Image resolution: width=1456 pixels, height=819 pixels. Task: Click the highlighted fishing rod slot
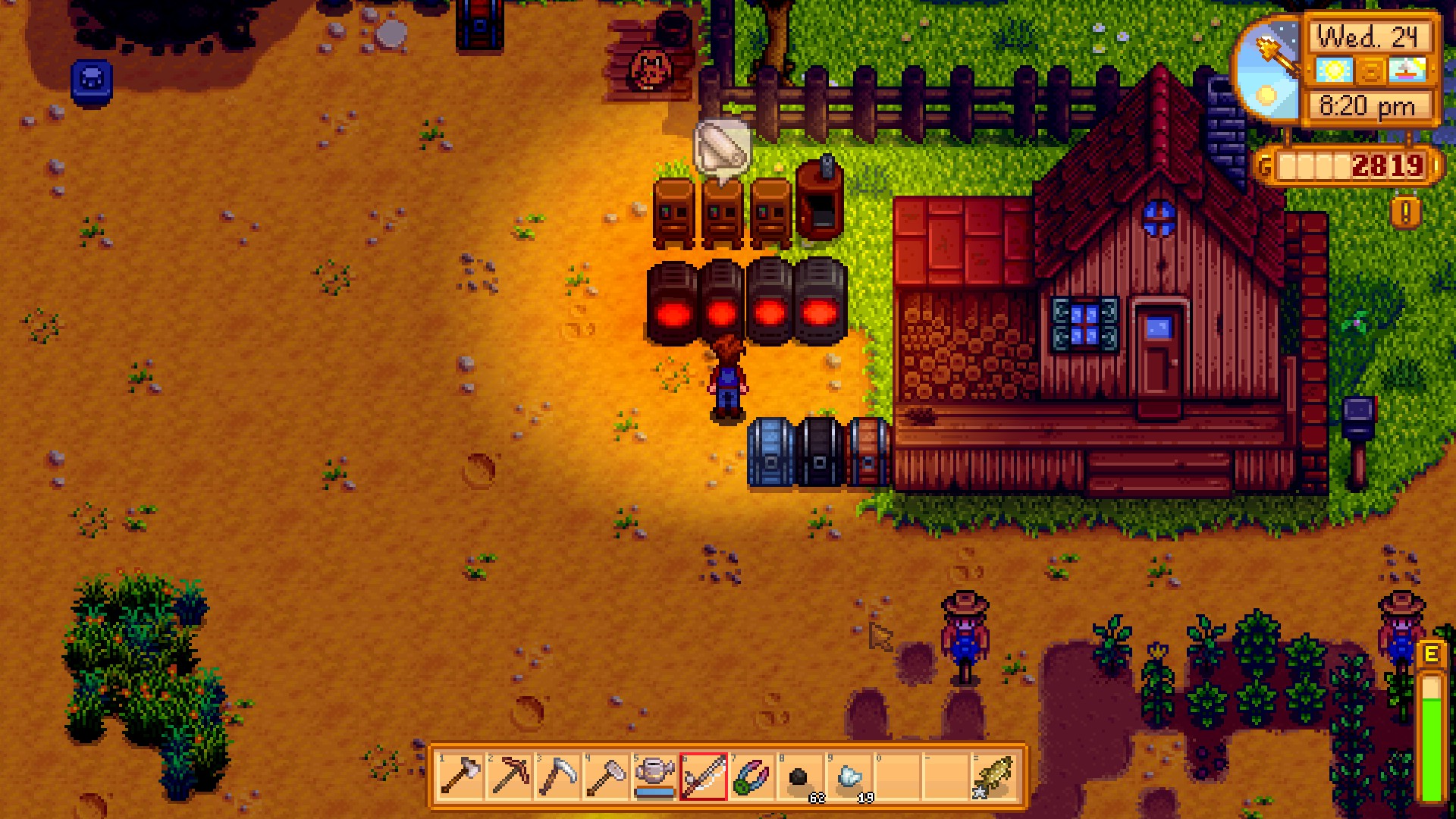pos(703,777)
